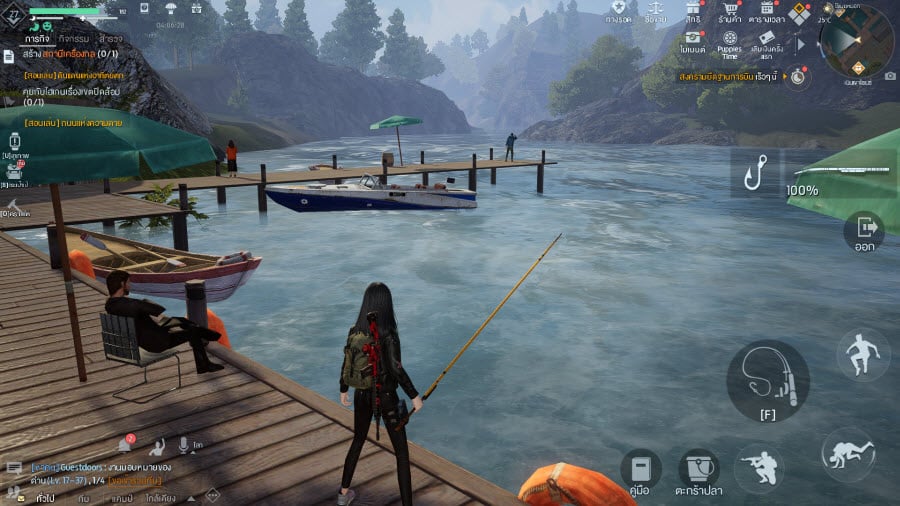Open the สิทธิ gift box rewards
900x506 pixels.
pyautogui.click(x=691, y=12)
